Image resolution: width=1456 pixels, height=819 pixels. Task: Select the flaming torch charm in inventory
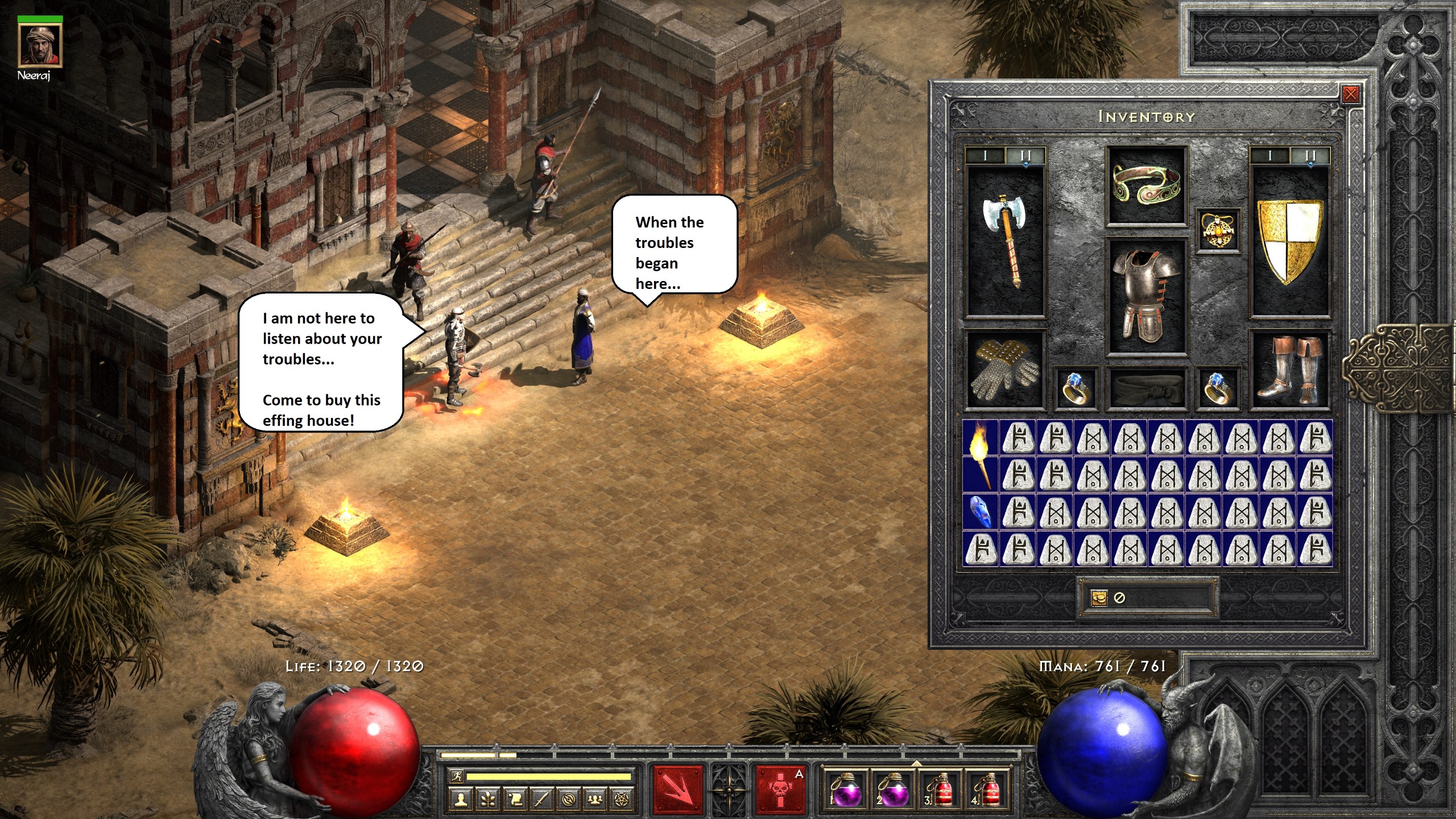[x=980, y=456]
